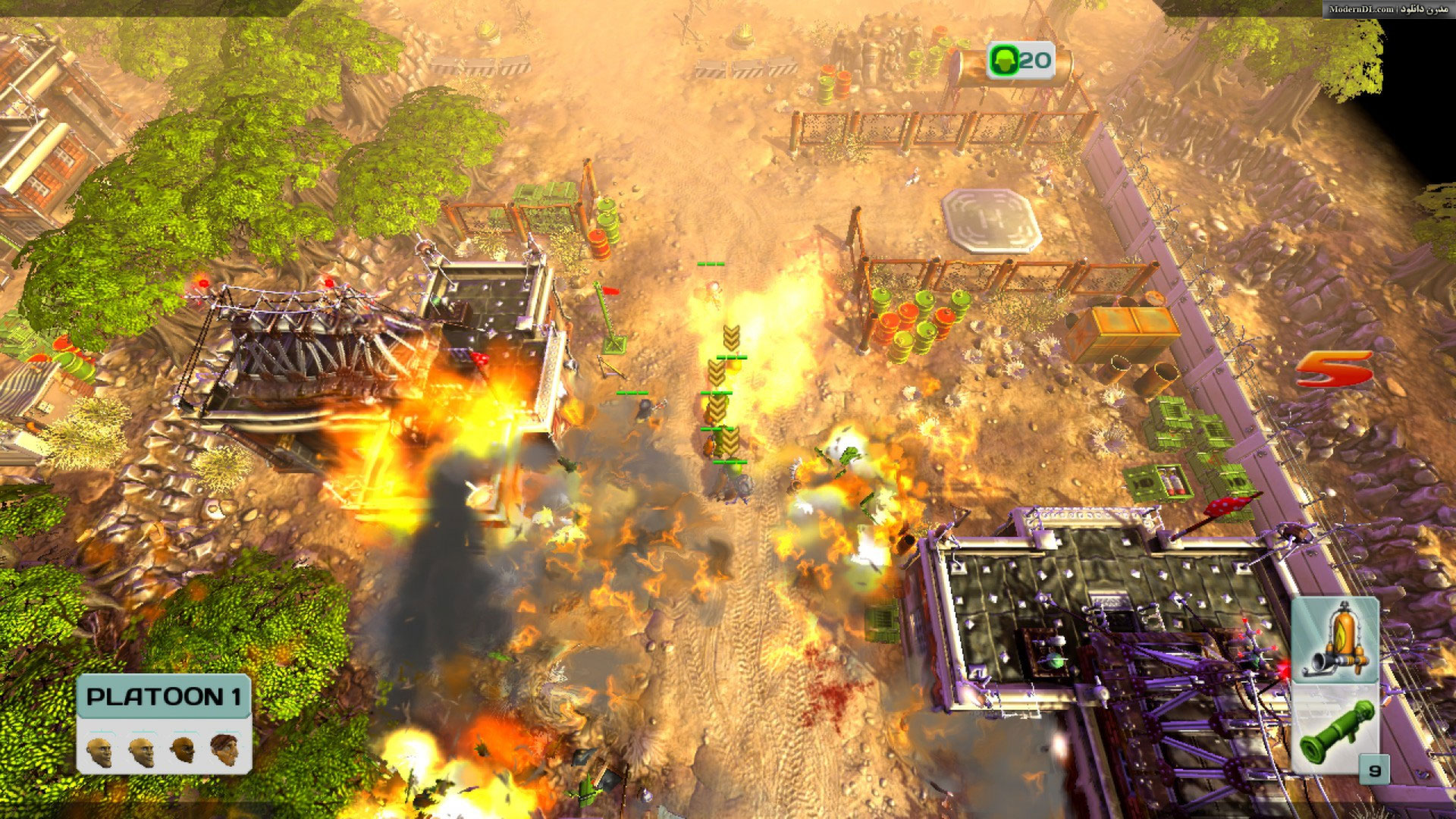
Task: Choose the brown-haired soldier portrait
Action: point(224,749)
